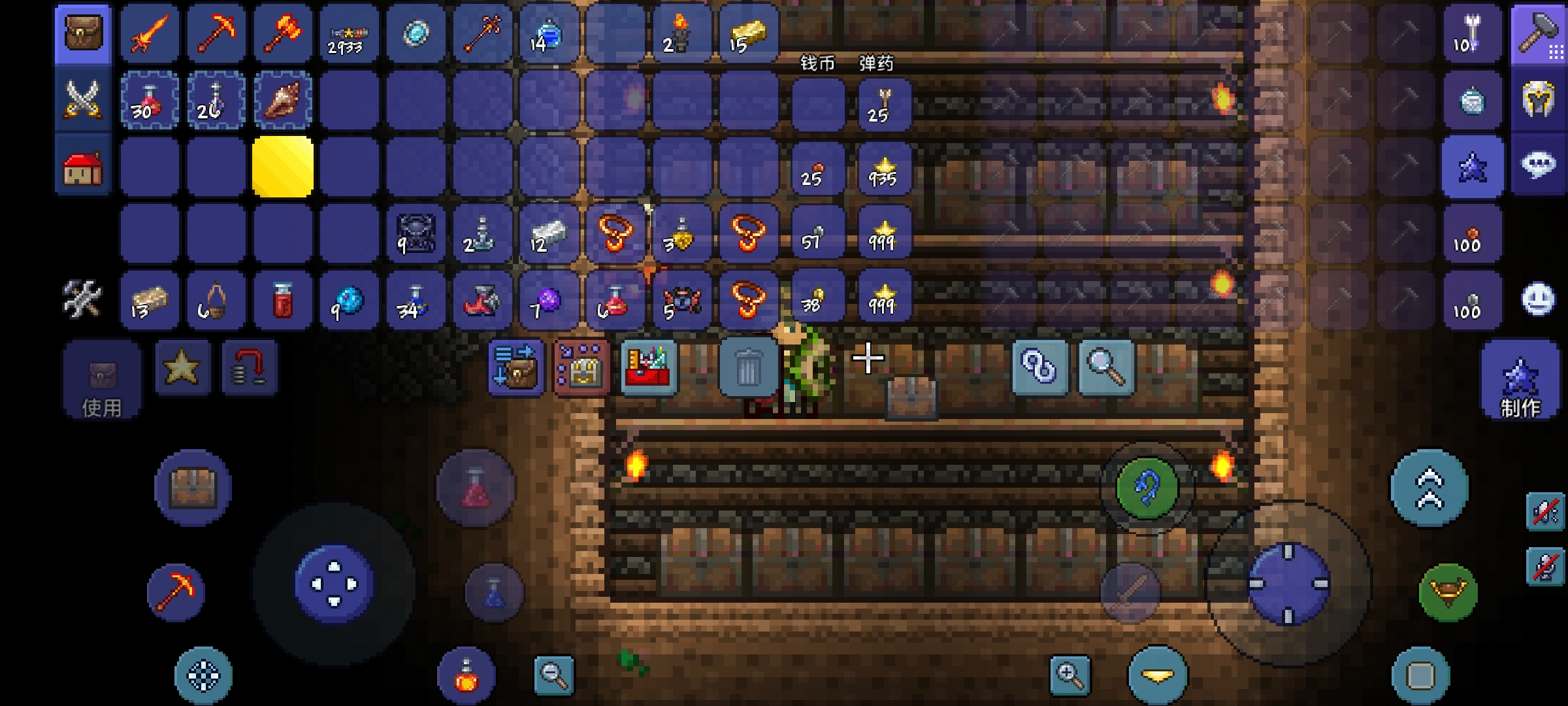Open the inventory bag tab
The height and width of the screenshot is (706, 1568).
(x=83, y=34)
